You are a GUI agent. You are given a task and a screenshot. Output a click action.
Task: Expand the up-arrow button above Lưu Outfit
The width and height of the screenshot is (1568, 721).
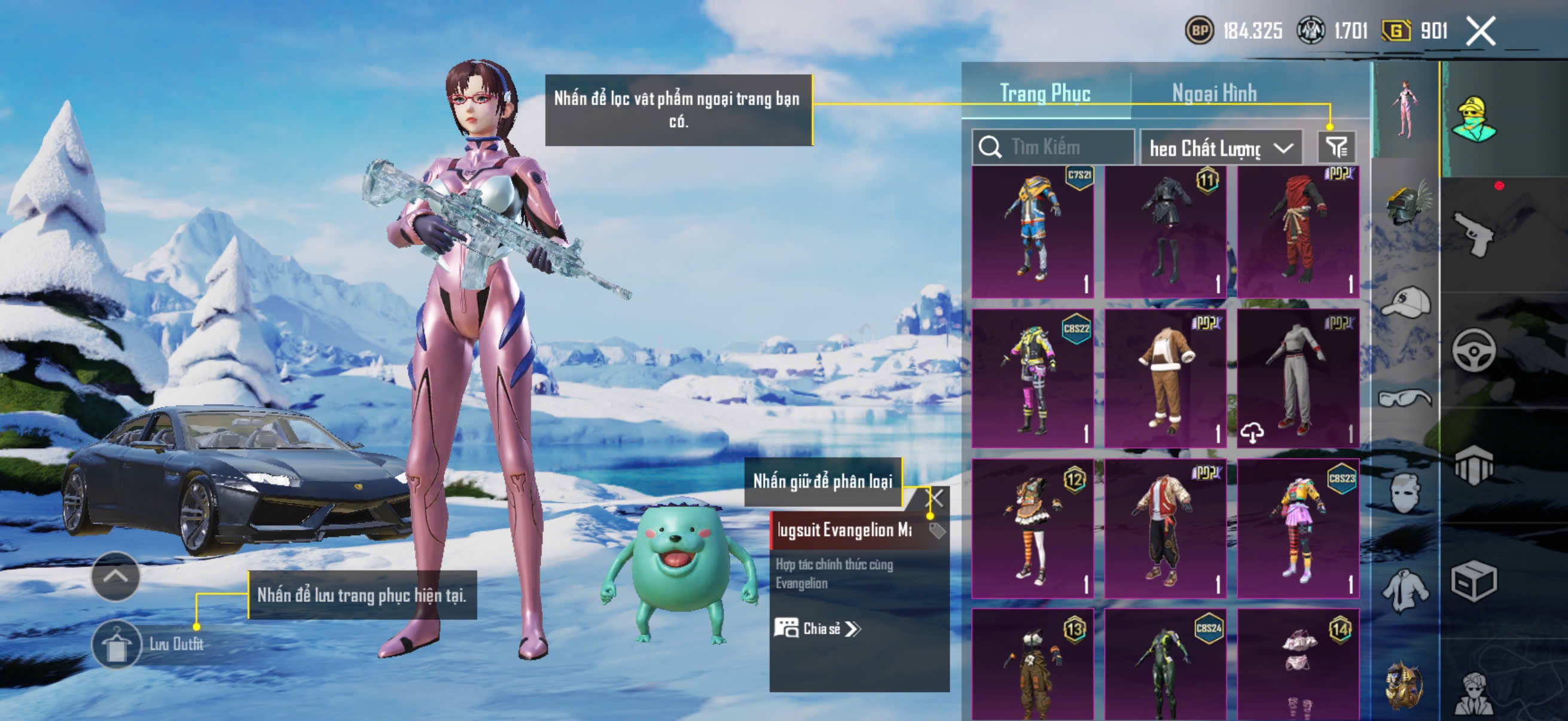pyautogui.click(x=115, y=576)
